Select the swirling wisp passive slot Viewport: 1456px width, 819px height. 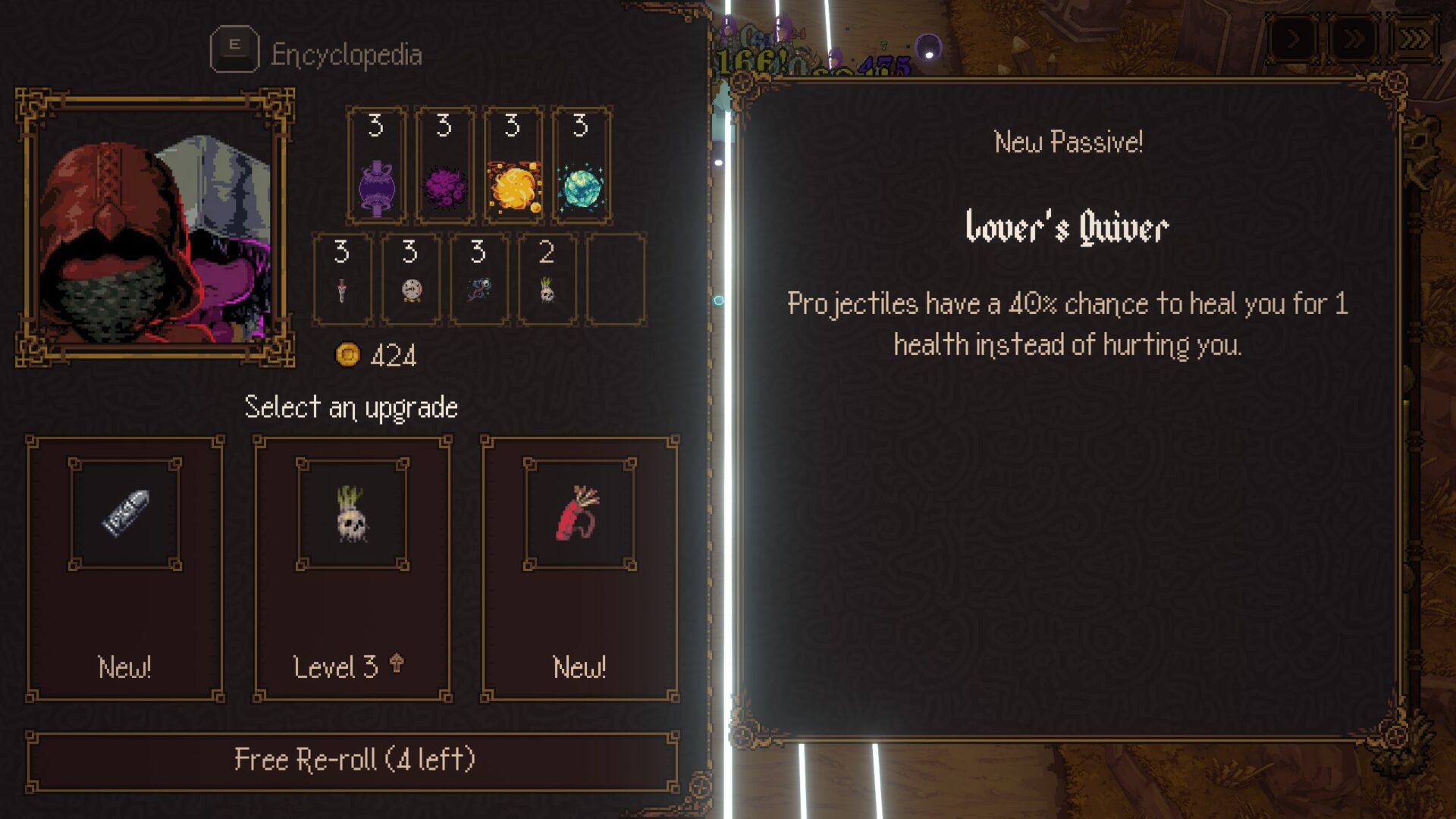point(479,279)
